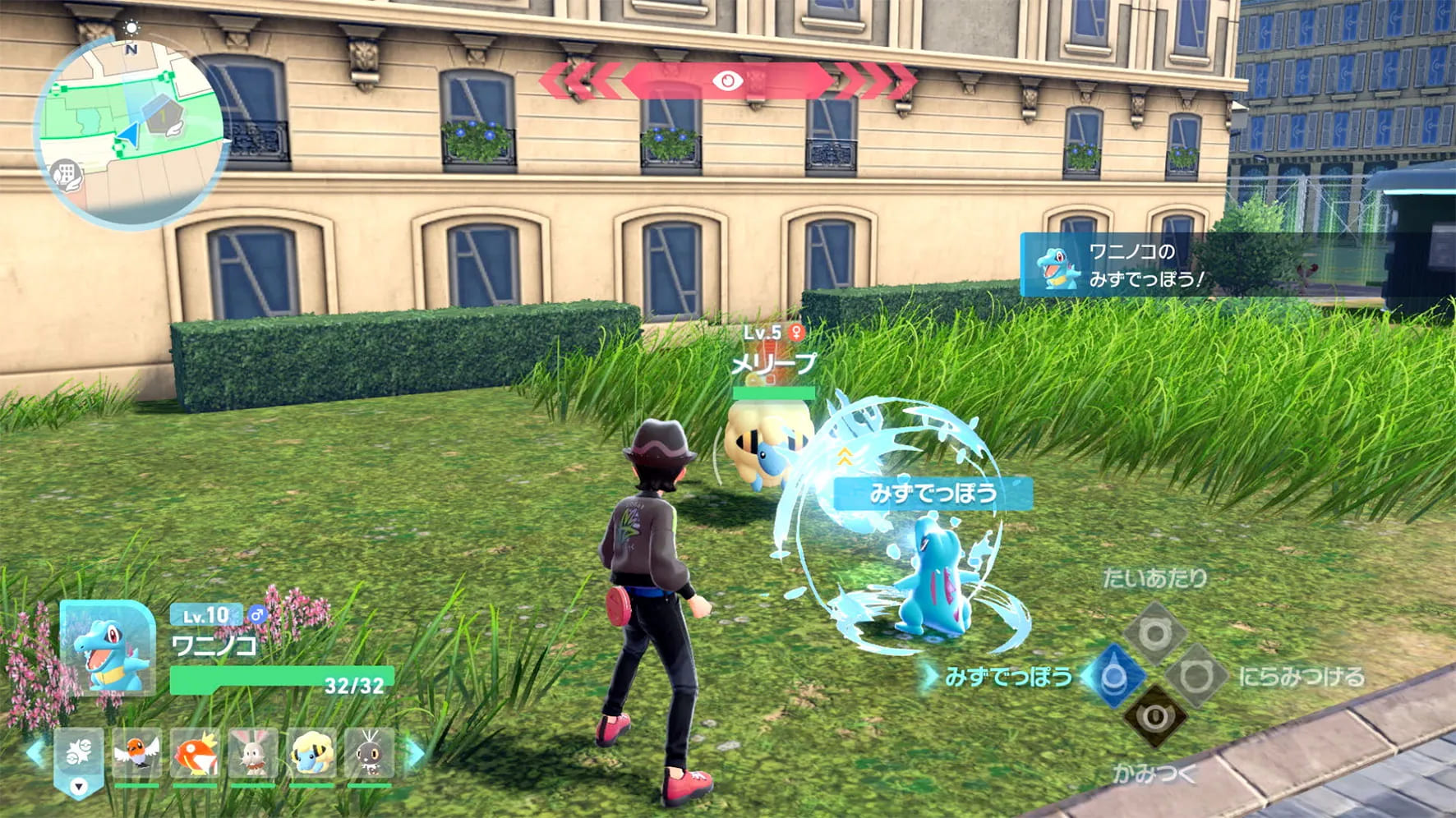Click the red eye awareness indicator
The image size is (1456, 818).
click(x=726, y=81)
